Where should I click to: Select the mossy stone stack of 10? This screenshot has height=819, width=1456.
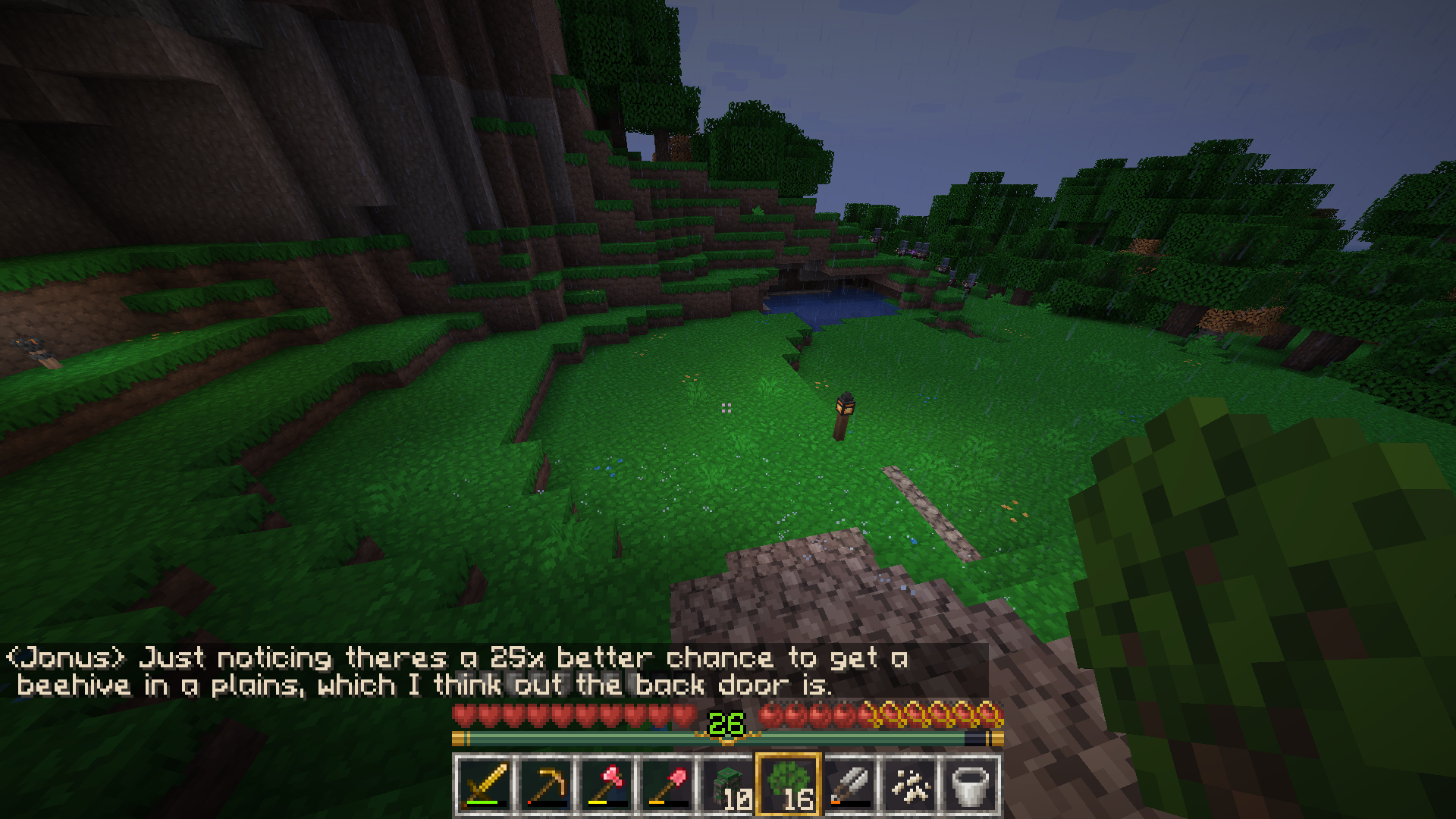click(727, 785)
